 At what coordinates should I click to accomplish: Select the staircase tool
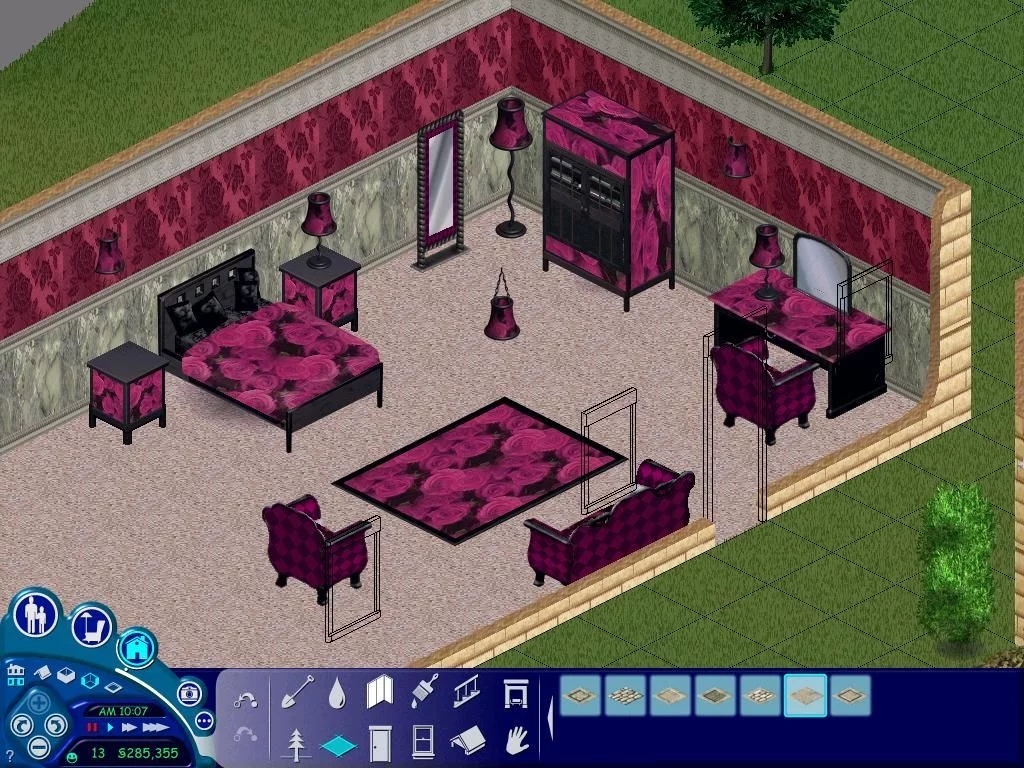466,691
